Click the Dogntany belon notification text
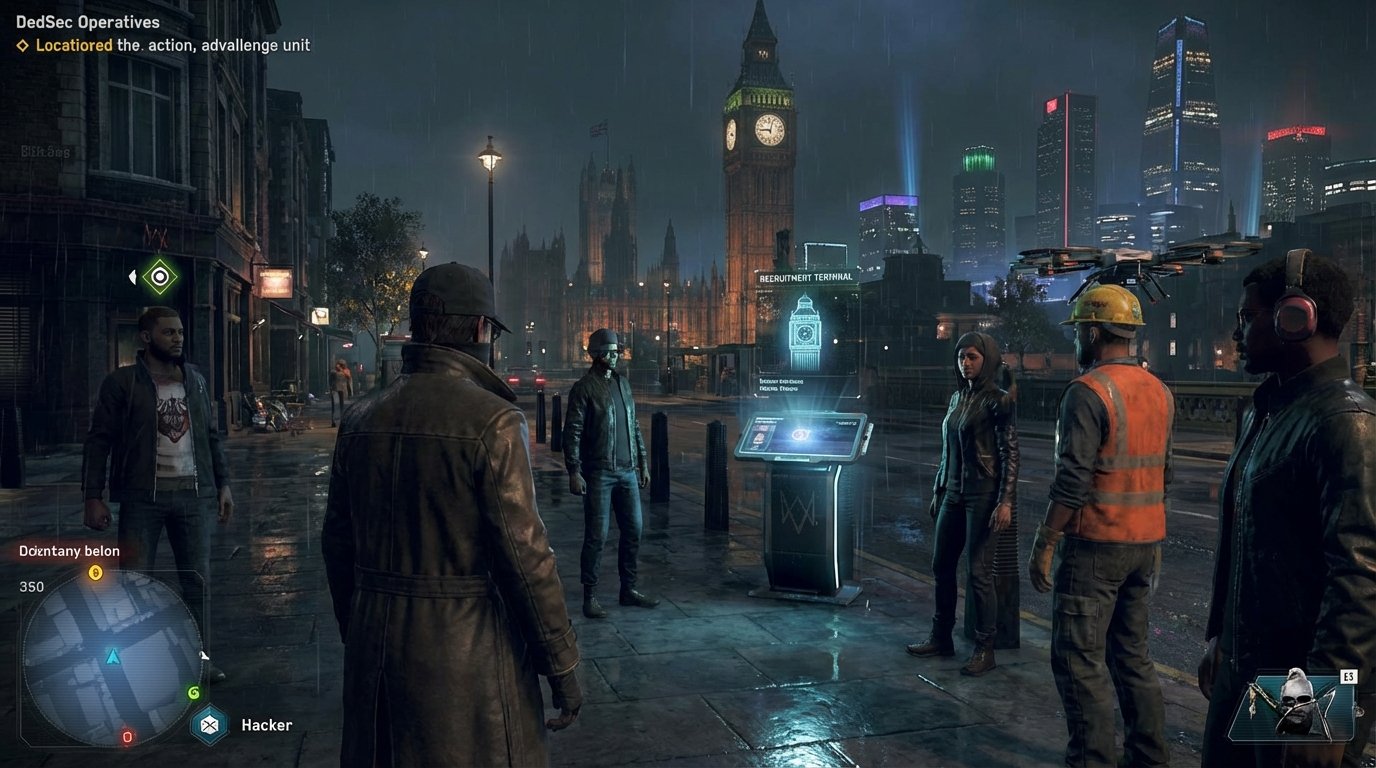 click(68, 551)
